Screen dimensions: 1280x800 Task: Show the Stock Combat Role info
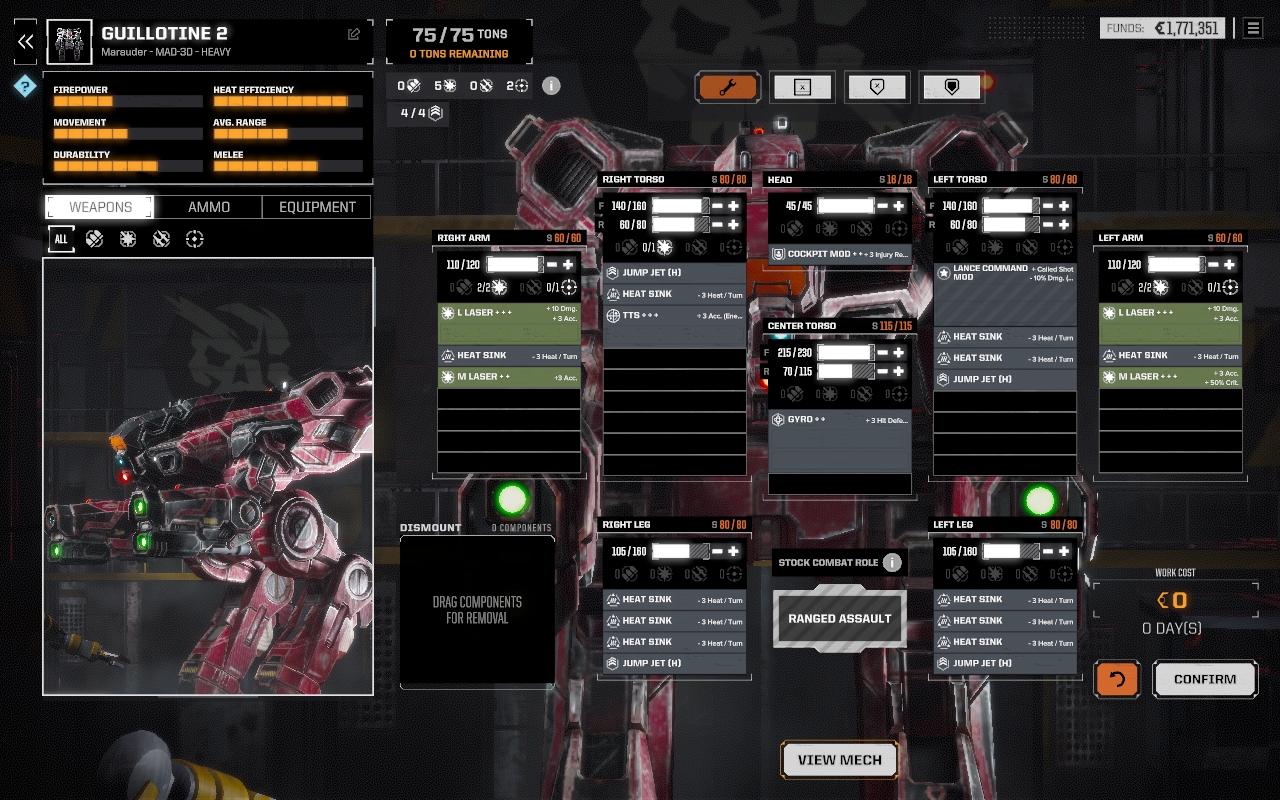[x=892, y=562]
